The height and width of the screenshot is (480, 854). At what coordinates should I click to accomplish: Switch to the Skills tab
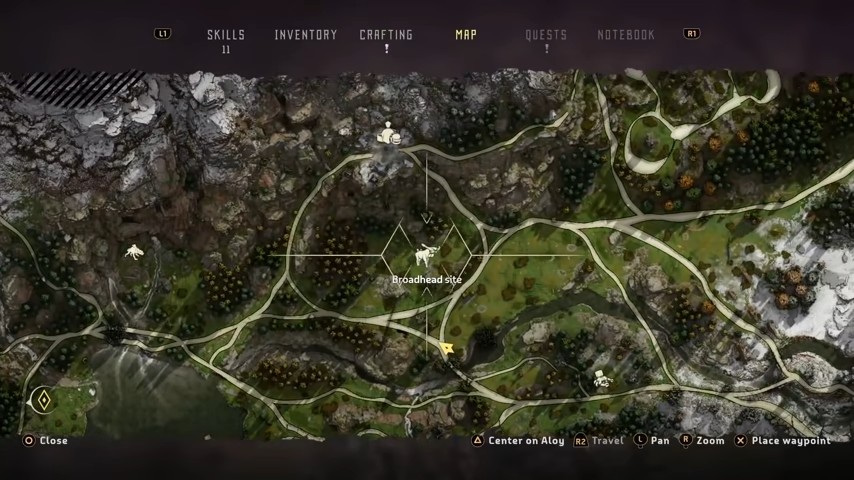coord(226,35)
